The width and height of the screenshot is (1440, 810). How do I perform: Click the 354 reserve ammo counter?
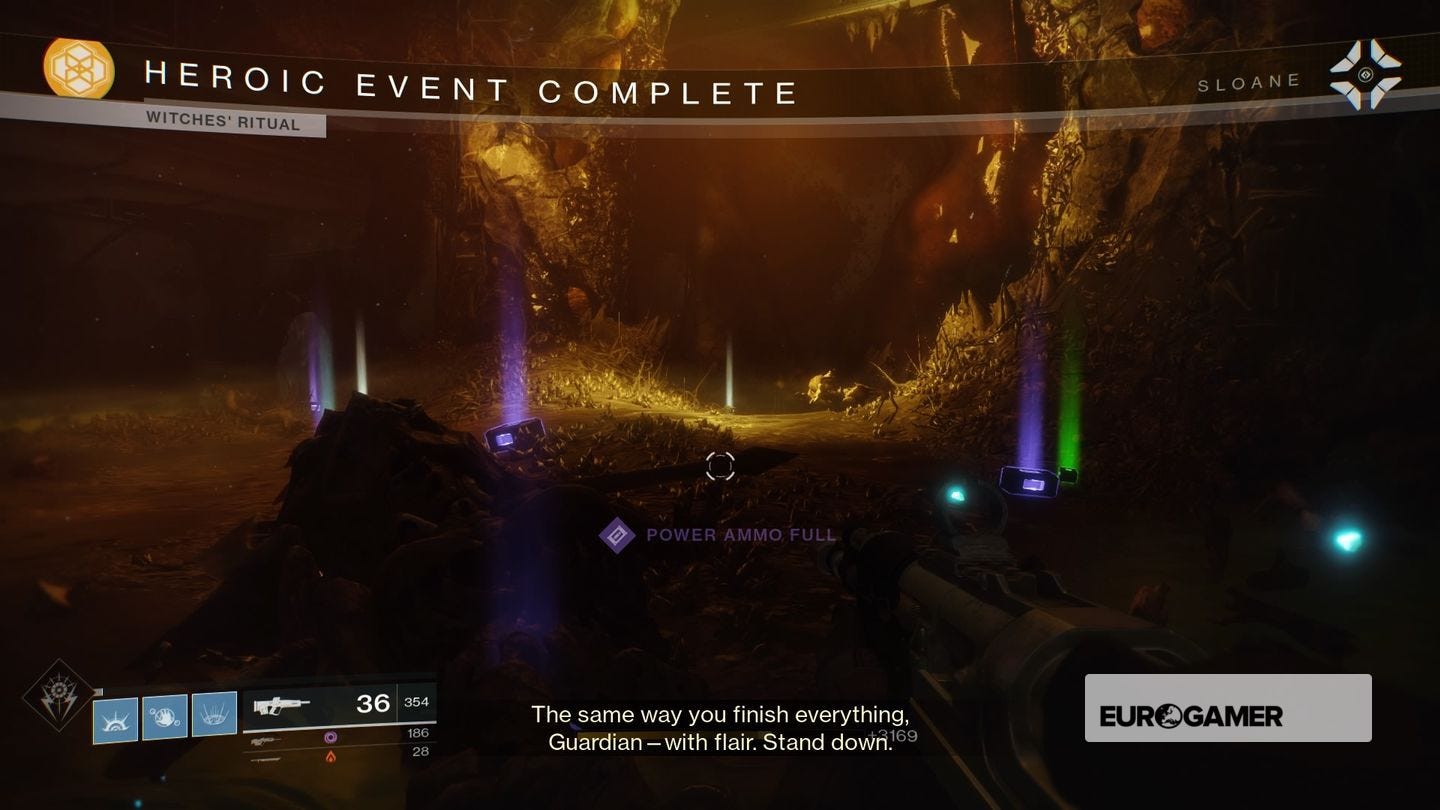[x=417, y=701]
